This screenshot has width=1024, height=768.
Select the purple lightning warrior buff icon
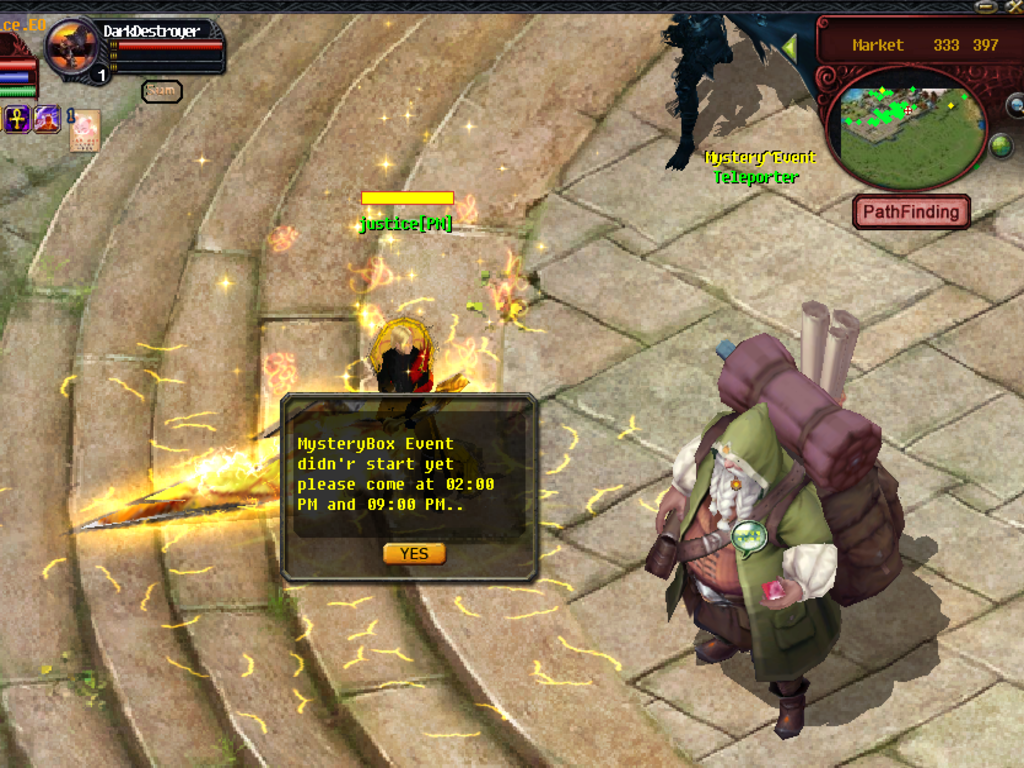(x=47, y=120)
